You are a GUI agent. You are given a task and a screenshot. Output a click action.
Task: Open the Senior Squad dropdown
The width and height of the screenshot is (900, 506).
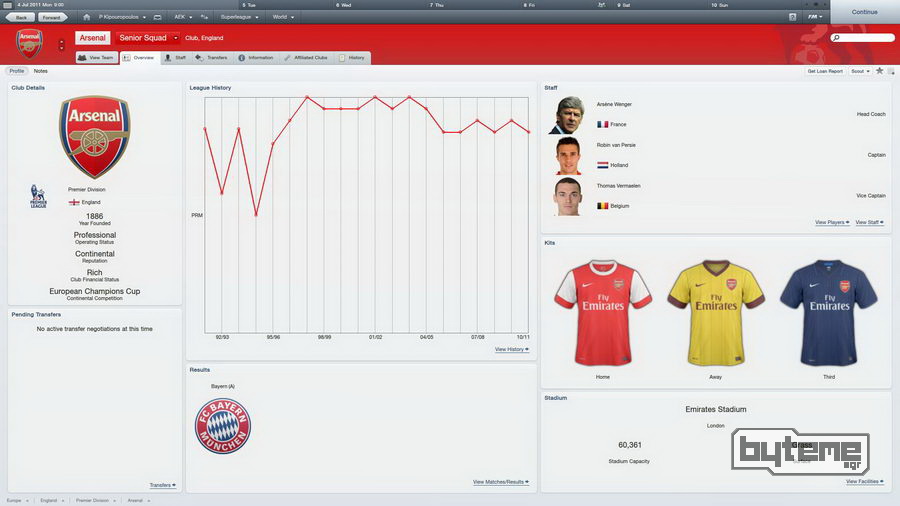coord(148,38)
